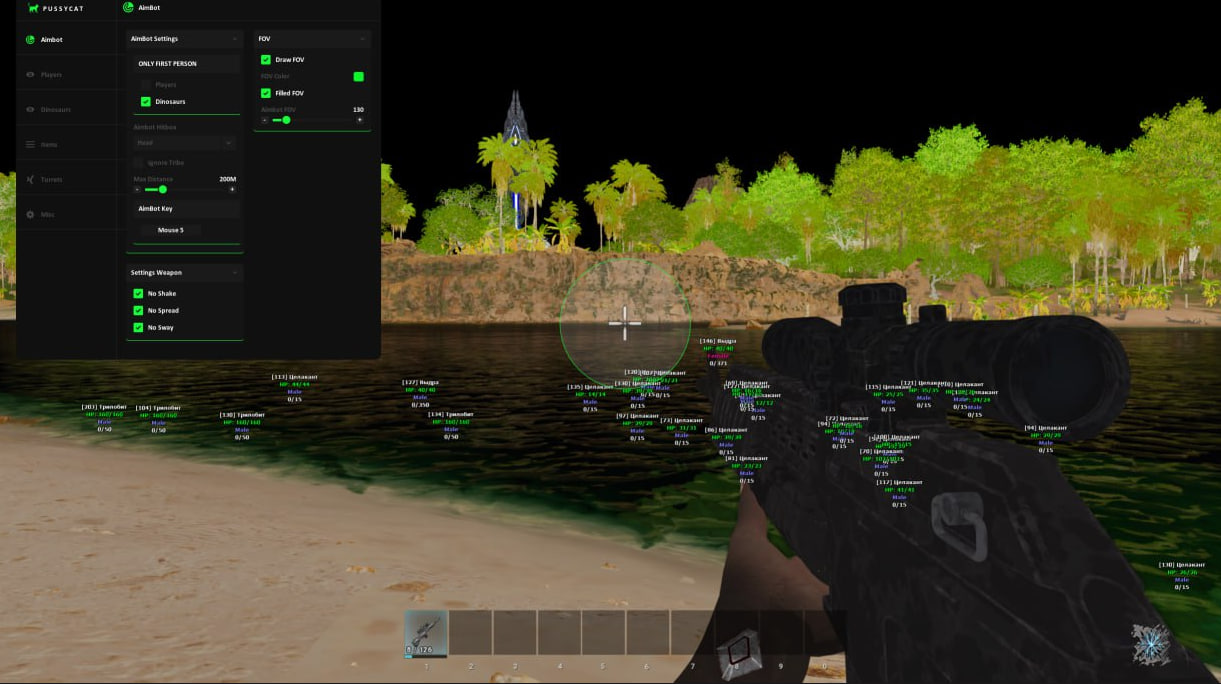Enable the Ignore Tribe checkbox
The width and height of the screenshot is (1221, 684).
[x=138, y=162]
